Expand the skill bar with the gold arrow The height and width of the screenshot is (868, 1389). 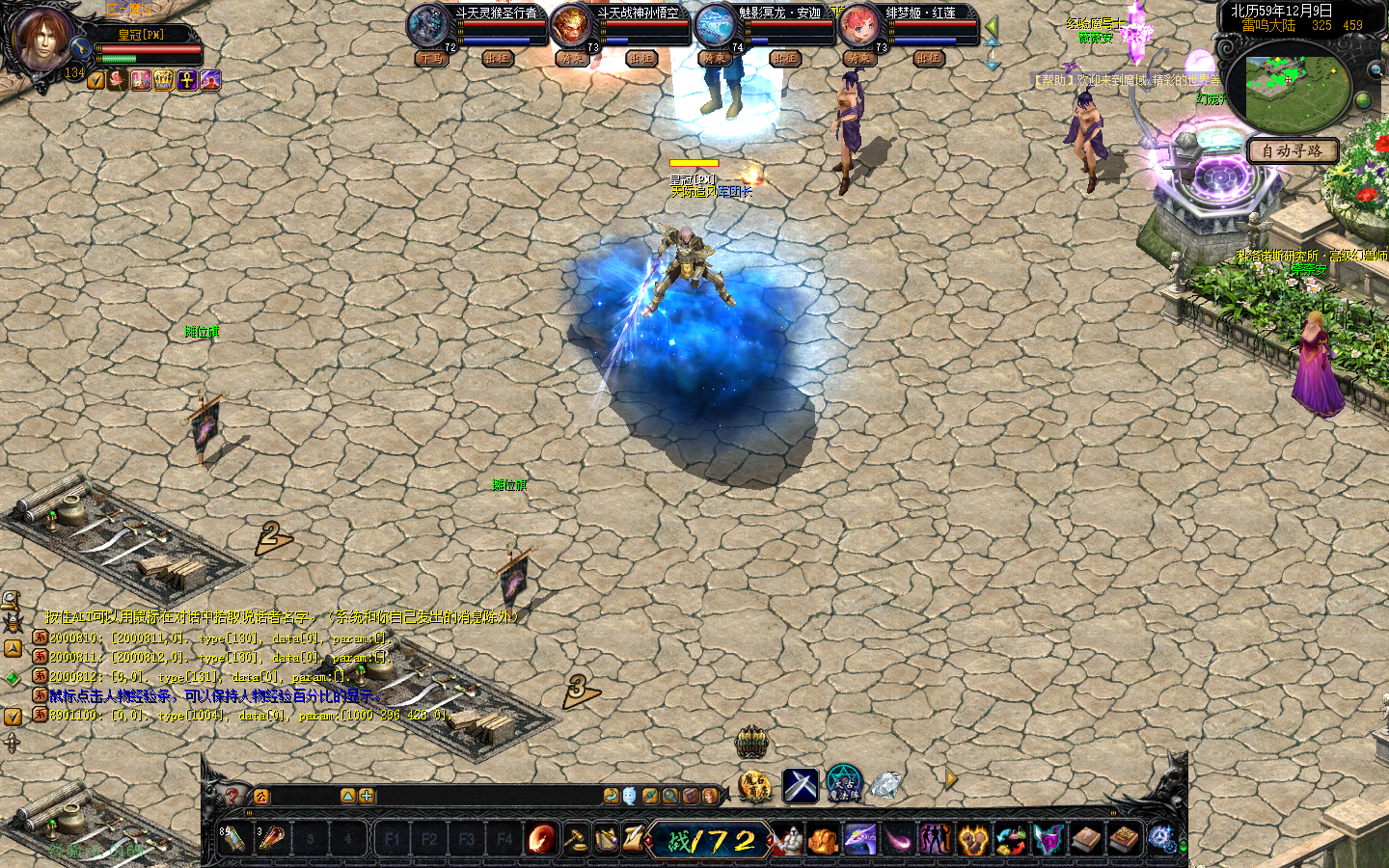click(x=951, y=779)
